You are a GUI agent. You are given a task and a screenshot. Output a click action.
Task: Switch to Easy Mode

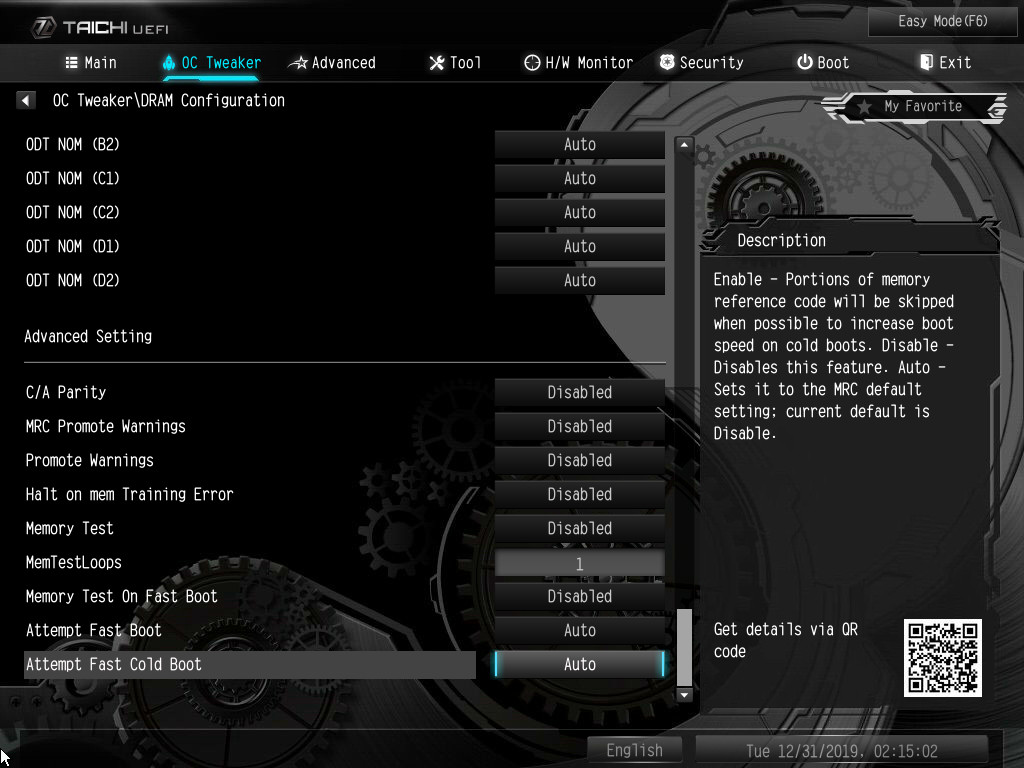930,21
